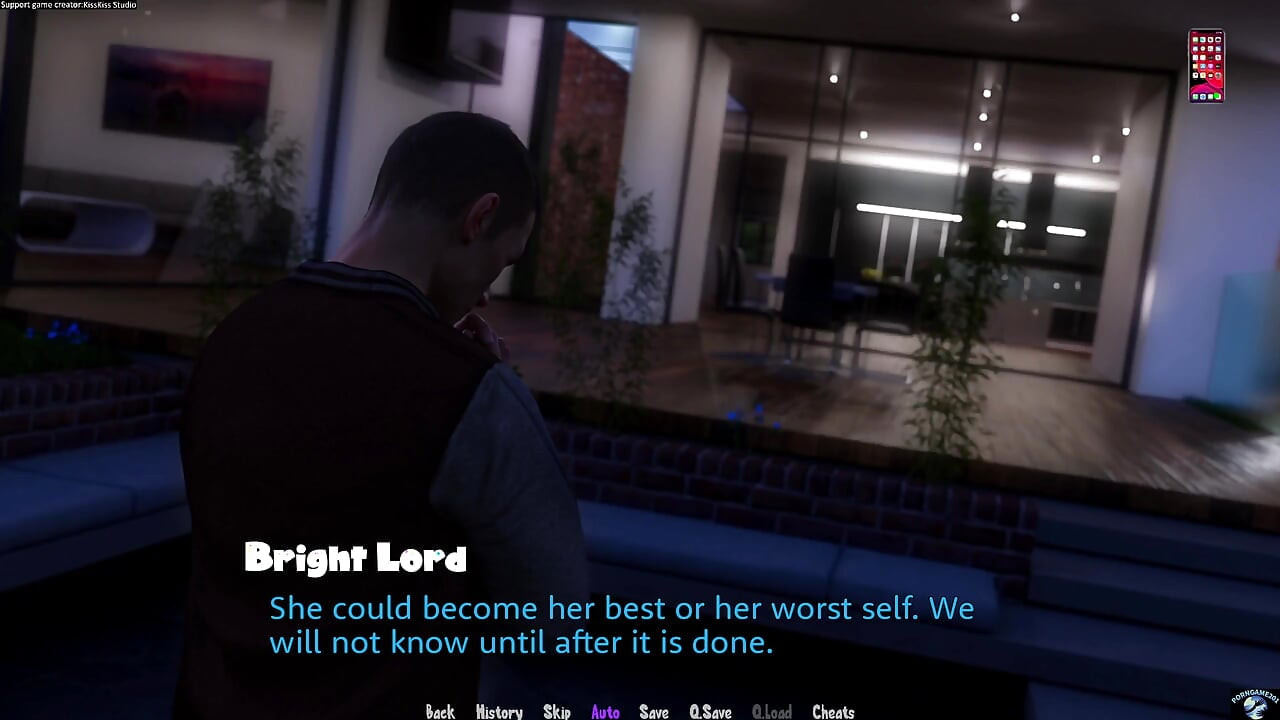Click the Bright Lord name label

click(356, 558)
